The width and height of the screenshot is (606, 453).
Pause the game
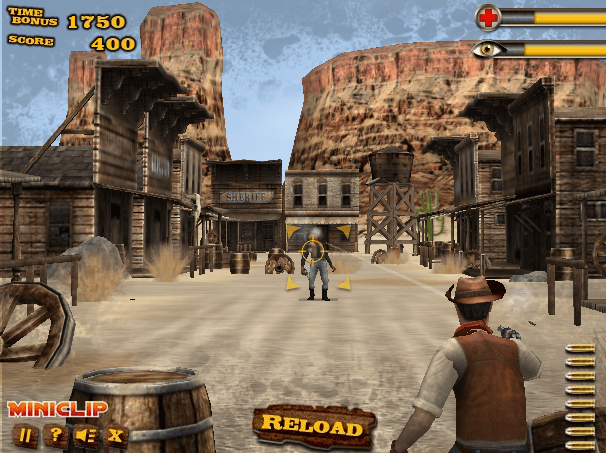pyautogui.click(x=25, y=435)
